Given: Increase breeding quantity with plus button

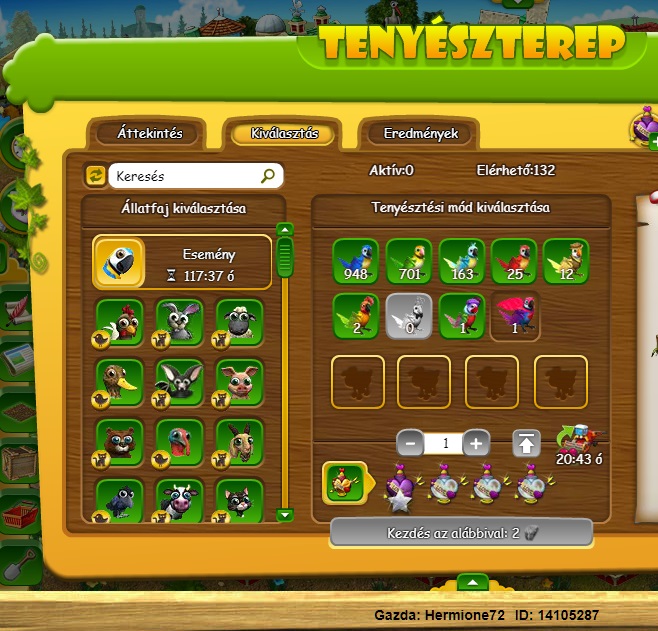Looking at the screenshot, I should point(477,442).
